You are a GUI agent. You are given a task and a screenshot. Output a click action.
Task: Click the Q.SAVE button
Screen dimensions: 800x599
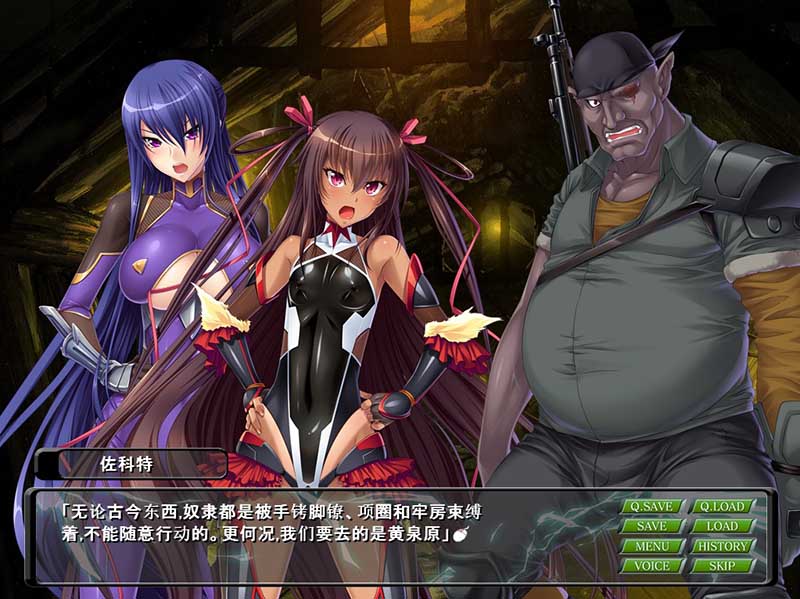pos(652,506)
